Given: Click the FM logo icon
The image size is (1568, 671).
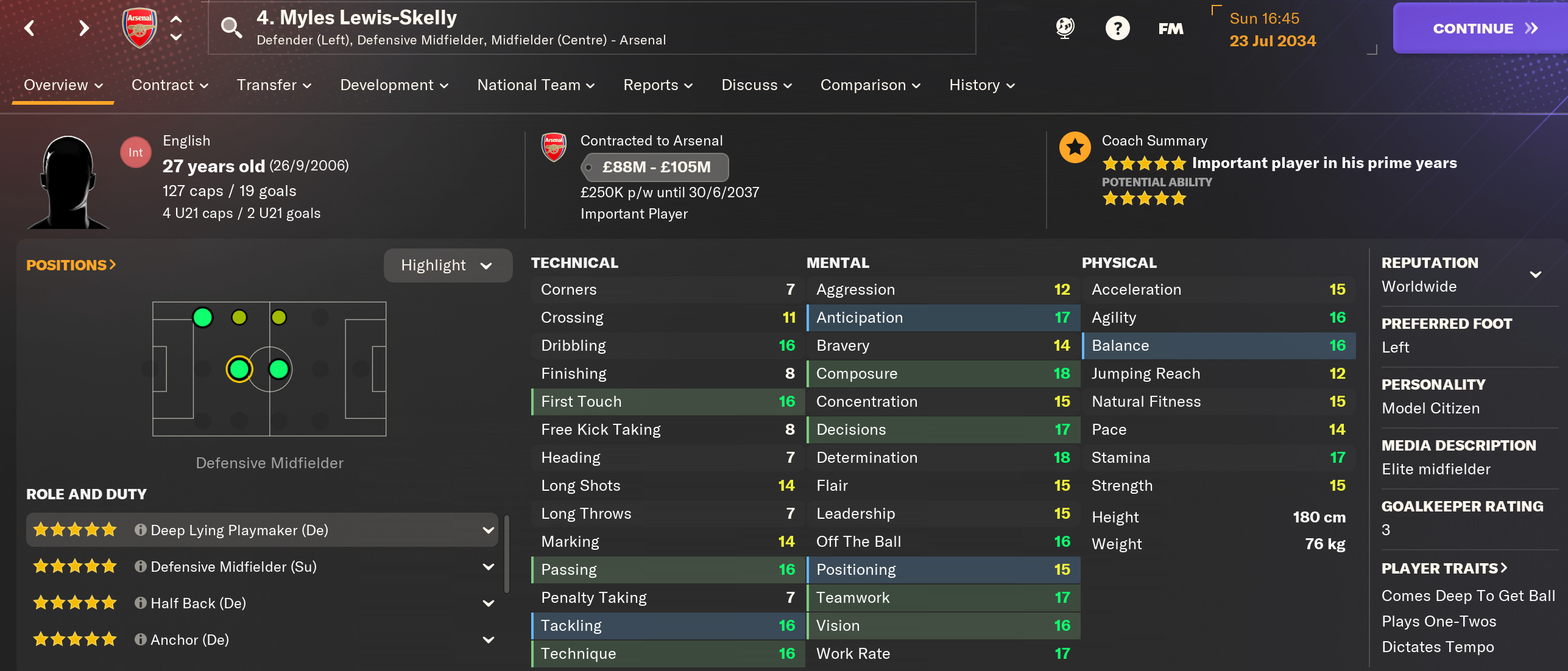Looking at the screenshot, I should 1170,28.
